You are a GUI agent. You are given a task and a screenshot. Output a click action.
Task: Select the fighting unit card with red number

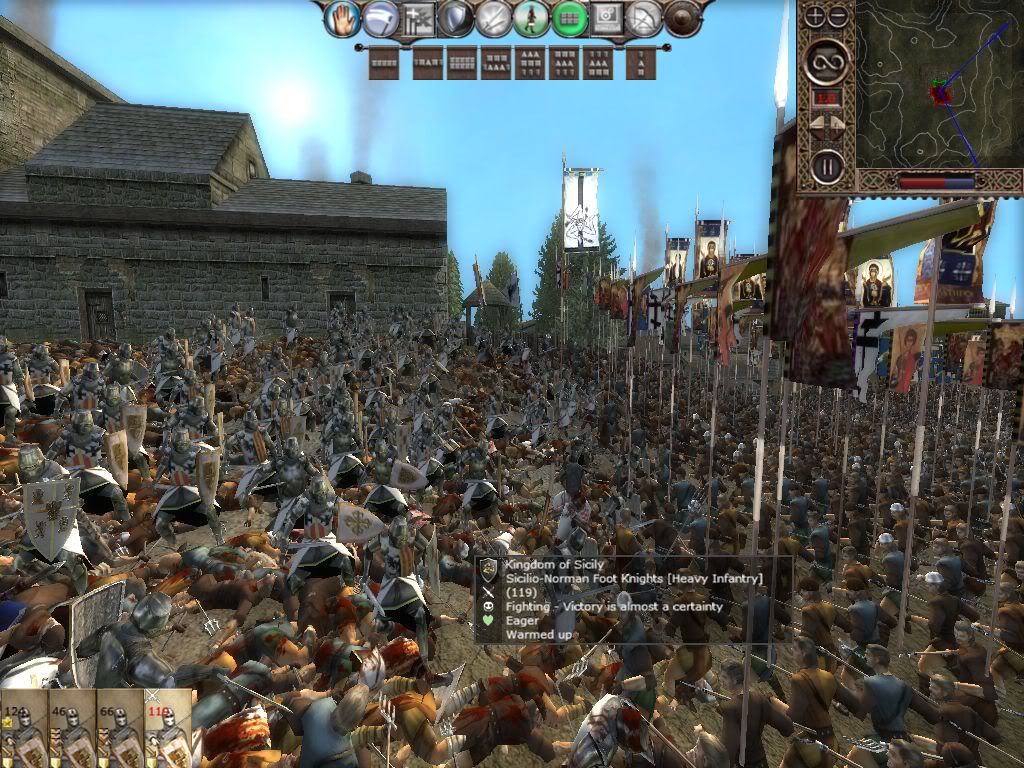coord(167,728)
